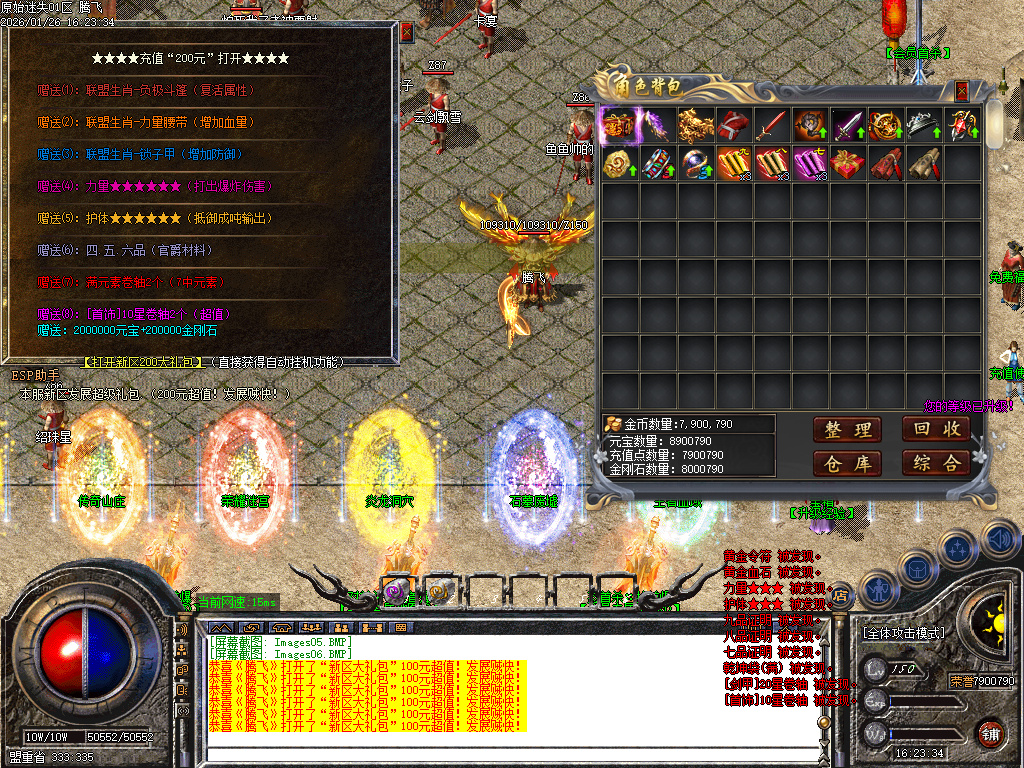
Task: Click the red 铺 stall button
Action: (x=990, y=733)
